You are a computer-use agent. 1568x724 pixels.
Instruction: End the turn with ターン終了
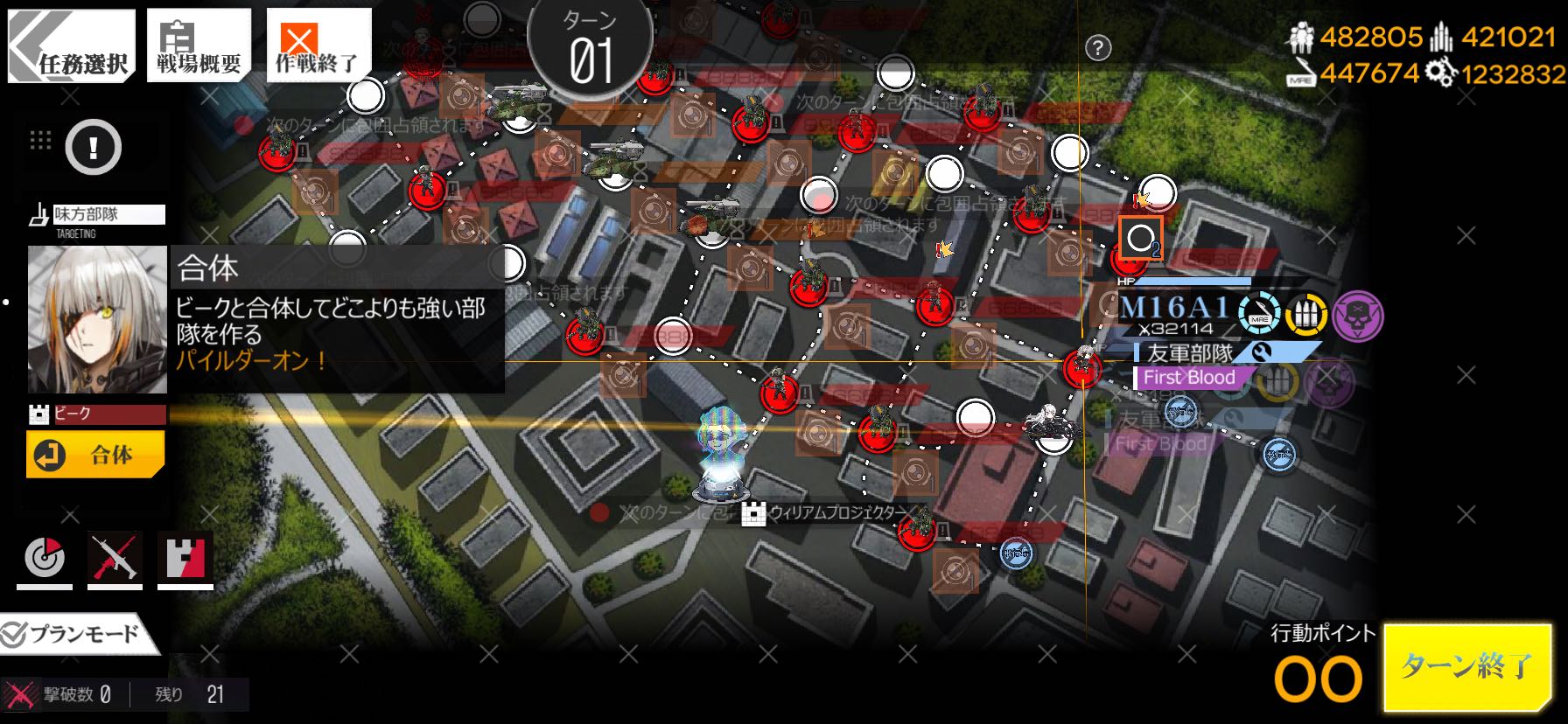pos(1467,666)
